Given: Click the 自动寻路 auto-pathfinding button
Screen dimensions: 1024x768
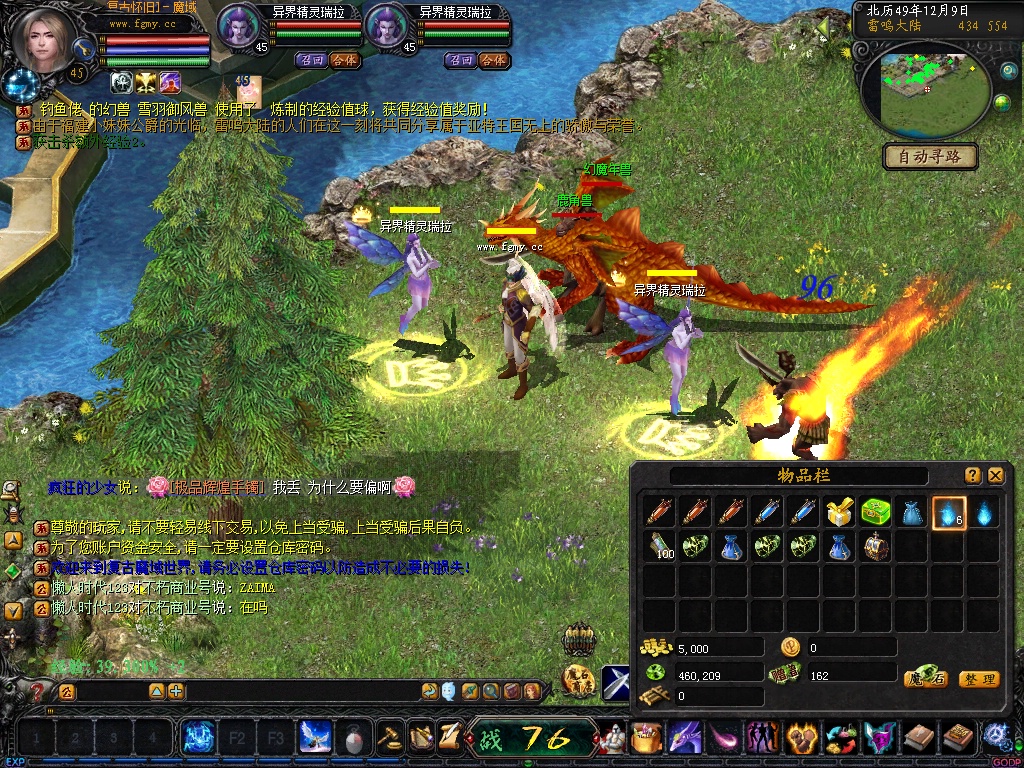Looking at the screenshot, I should [x=930, y=157].
